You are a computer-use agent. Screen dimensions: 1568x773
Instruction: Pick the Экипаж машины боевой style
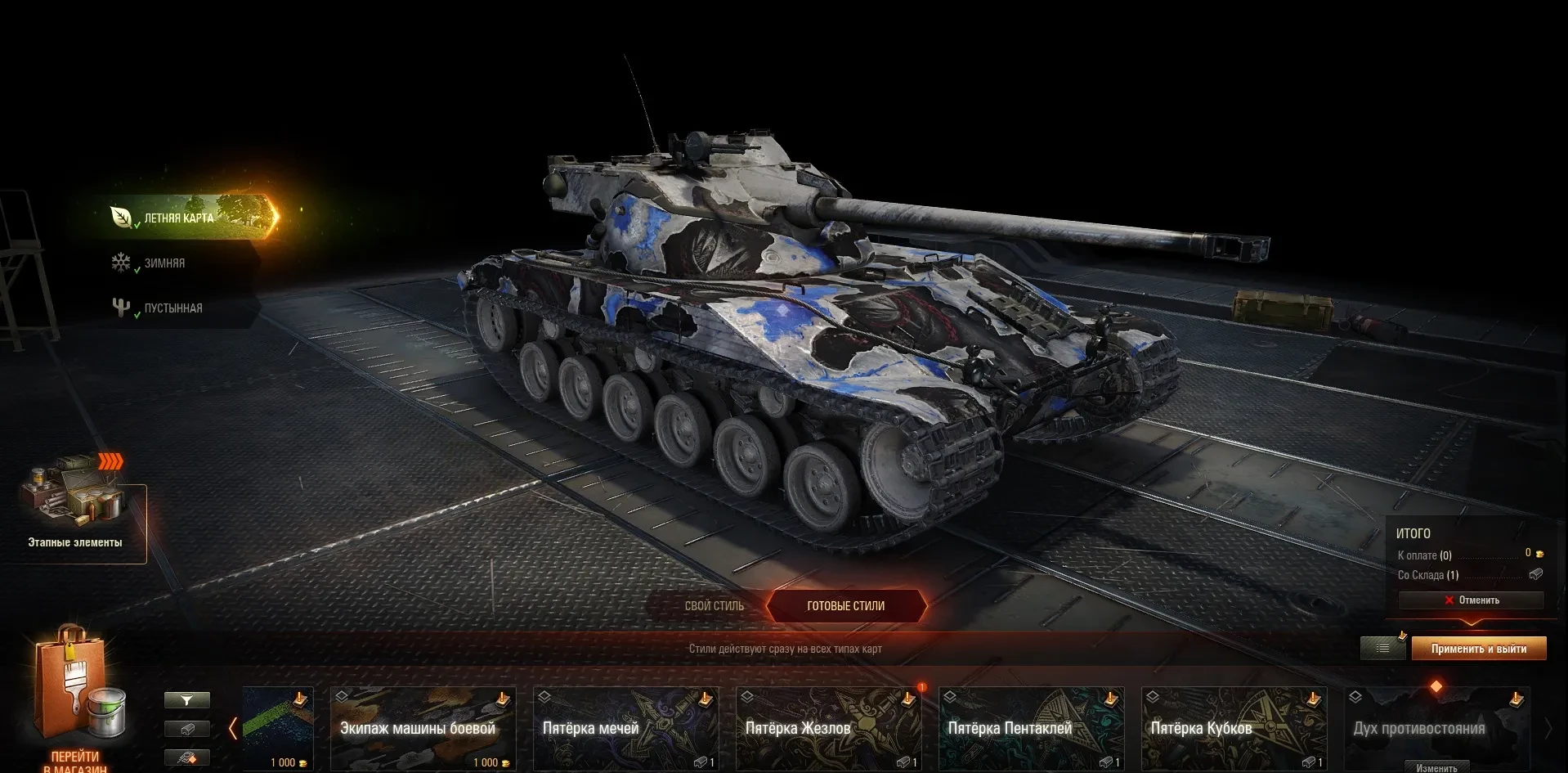coord(423,728)
